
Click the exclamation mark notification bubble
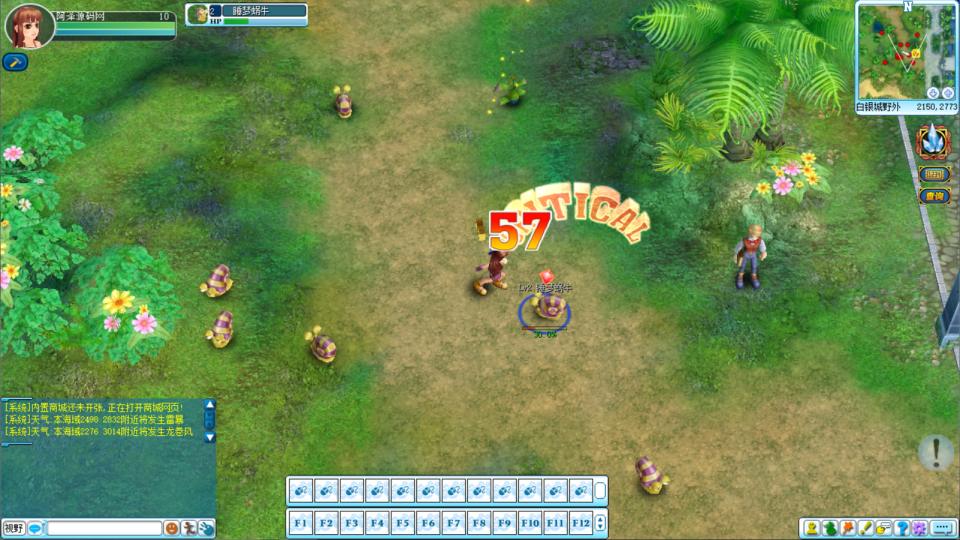tap(936, 452)
